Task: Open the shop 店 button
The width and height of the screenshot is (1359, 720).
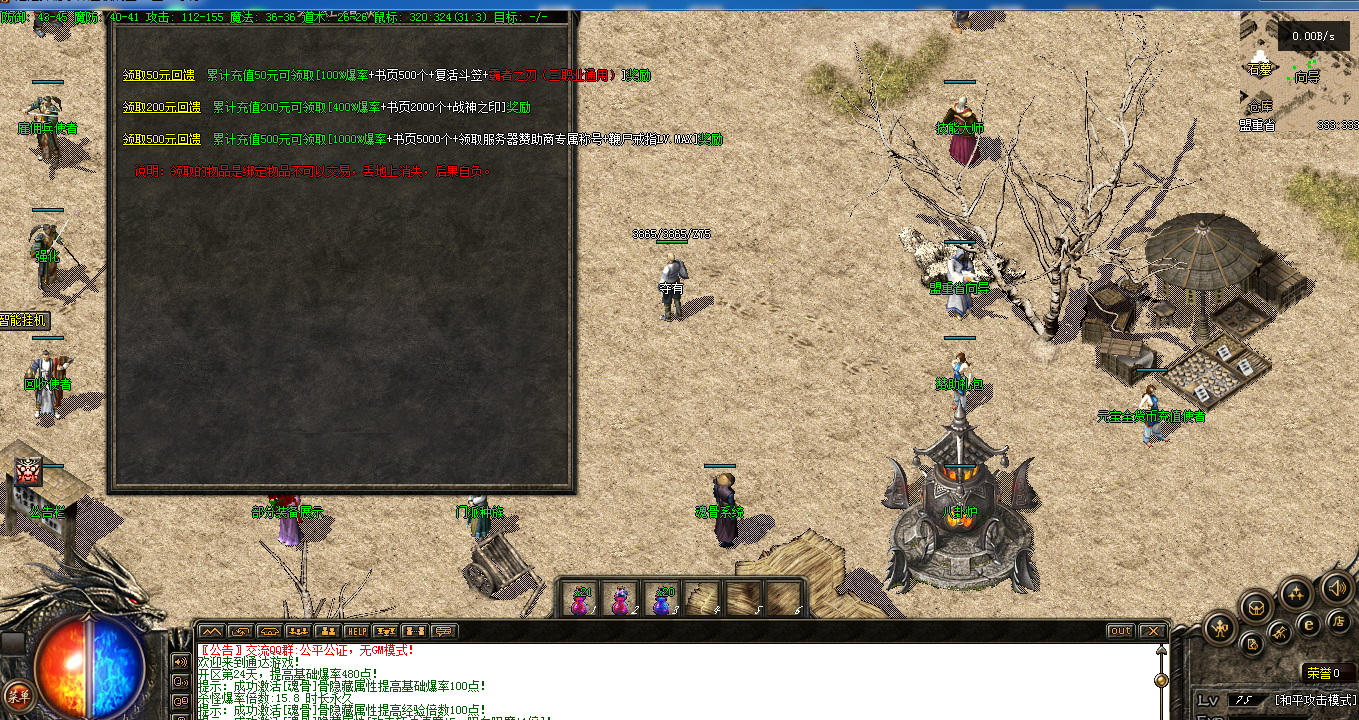Action: coord(1337,622)
